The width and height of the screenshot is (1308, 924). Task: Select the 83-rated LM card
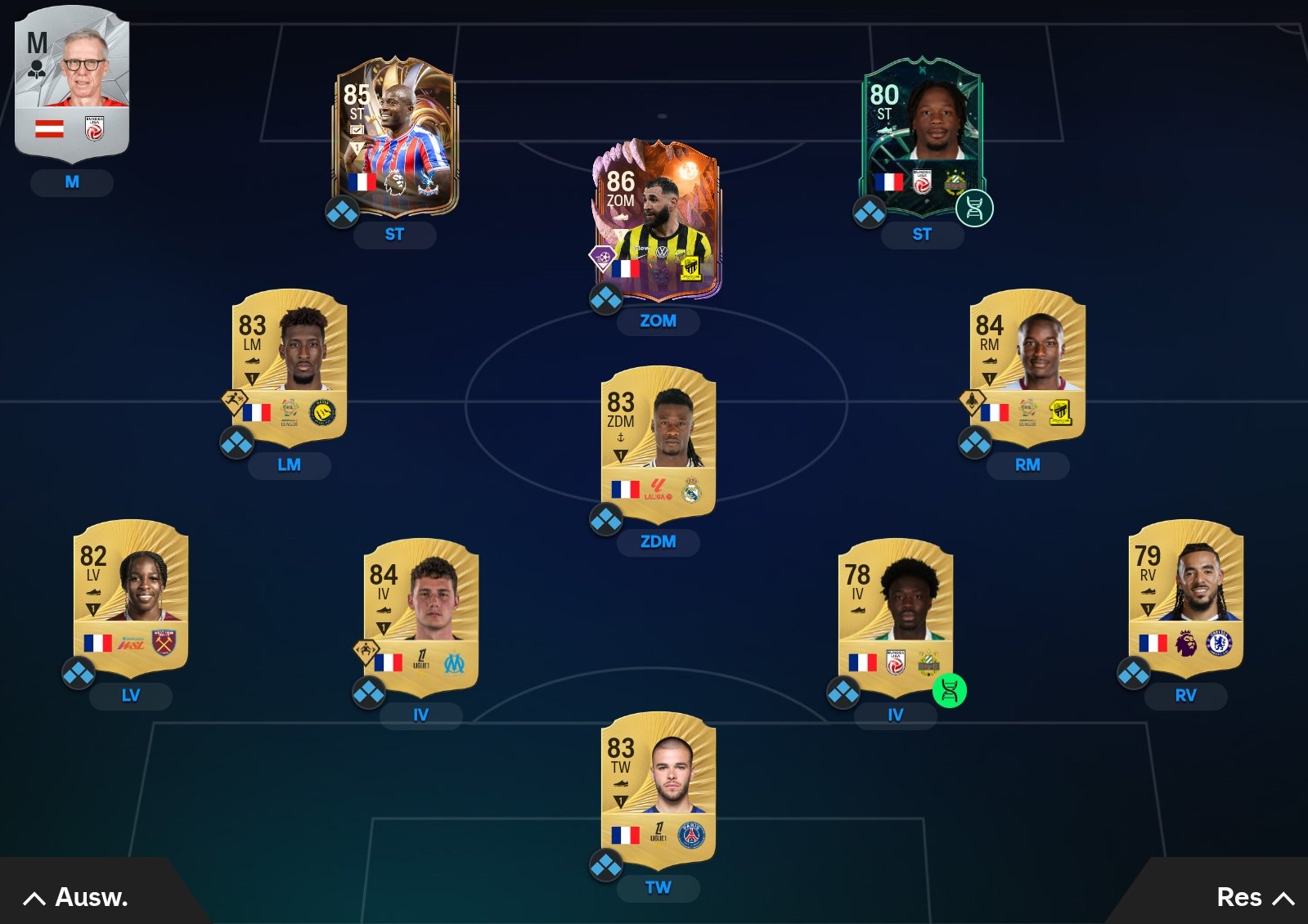pyautogui.click(x=290, y=364)
